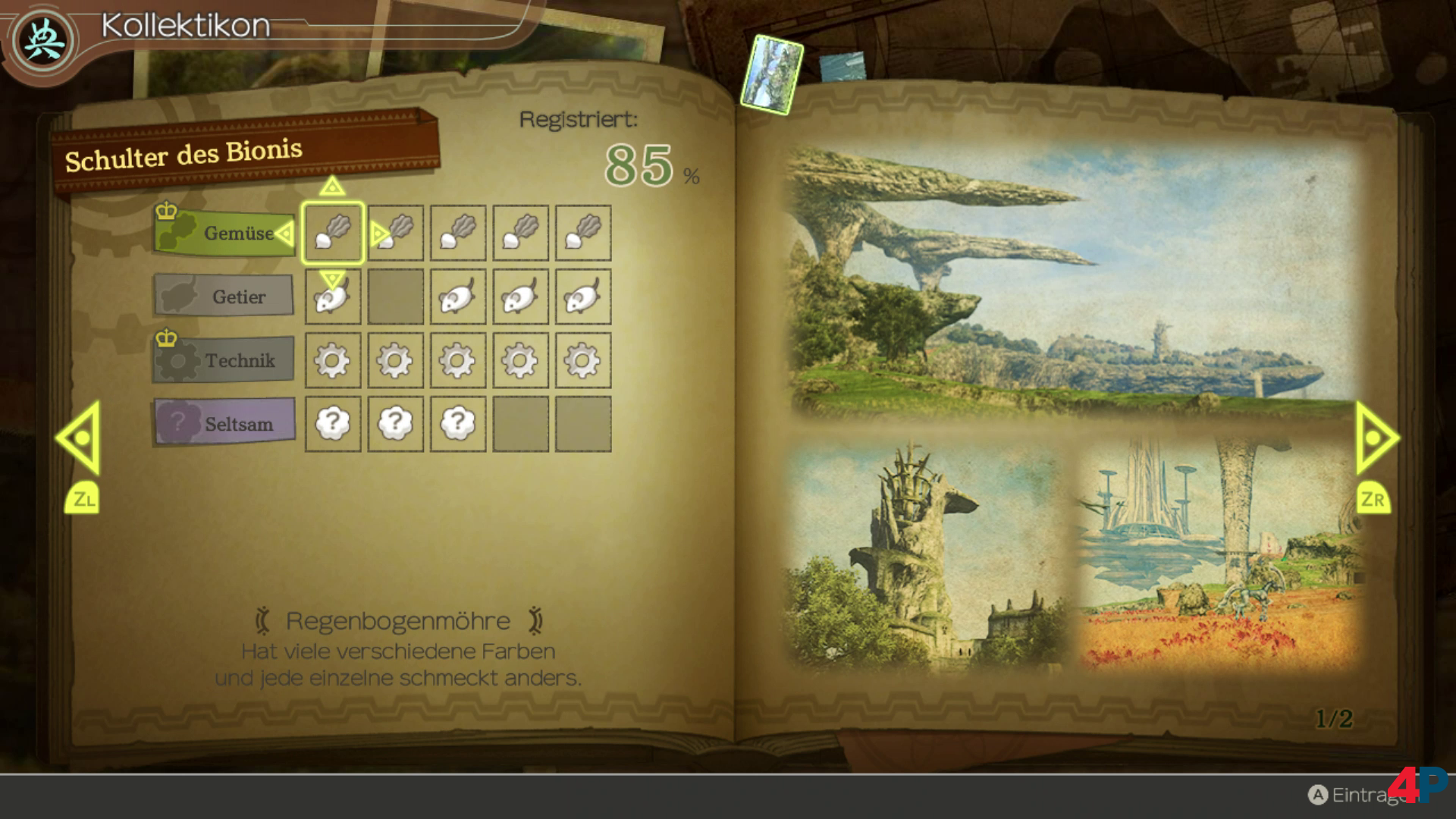Select the first gear icon in Technik row

click(332, 362)
